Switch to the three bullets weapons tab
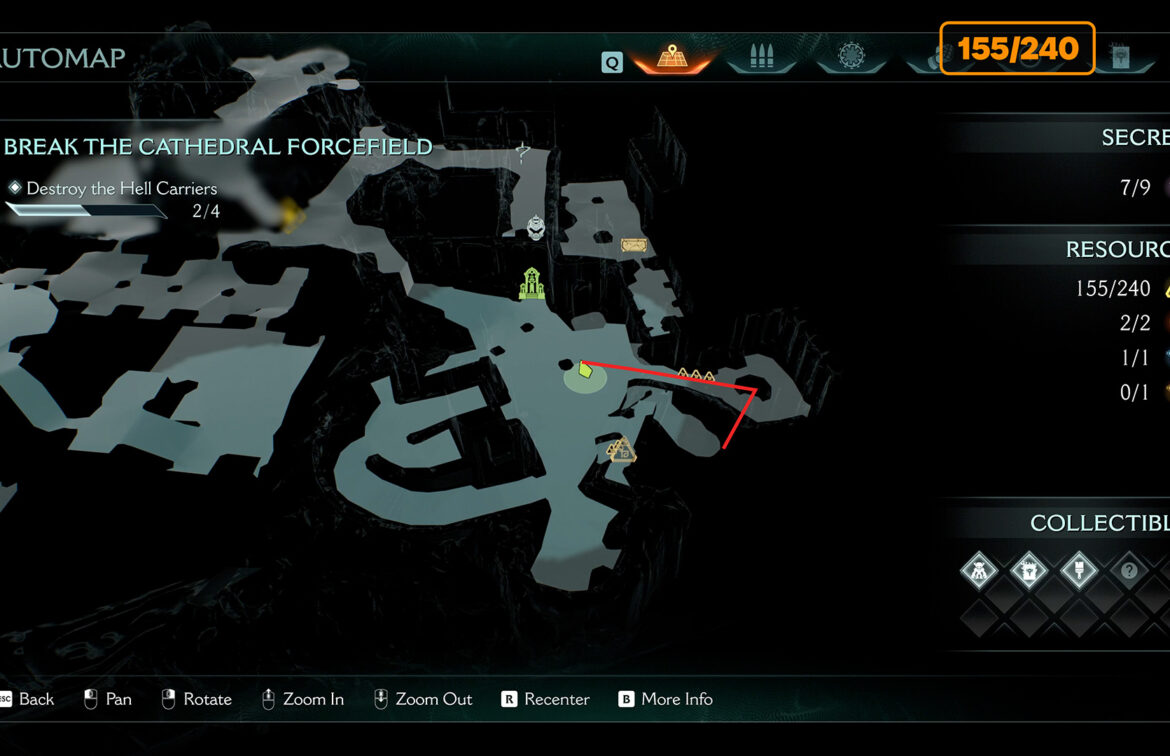Image resolution: width=1170 pixels, height=756 pixels. click(x=760, y=58)
